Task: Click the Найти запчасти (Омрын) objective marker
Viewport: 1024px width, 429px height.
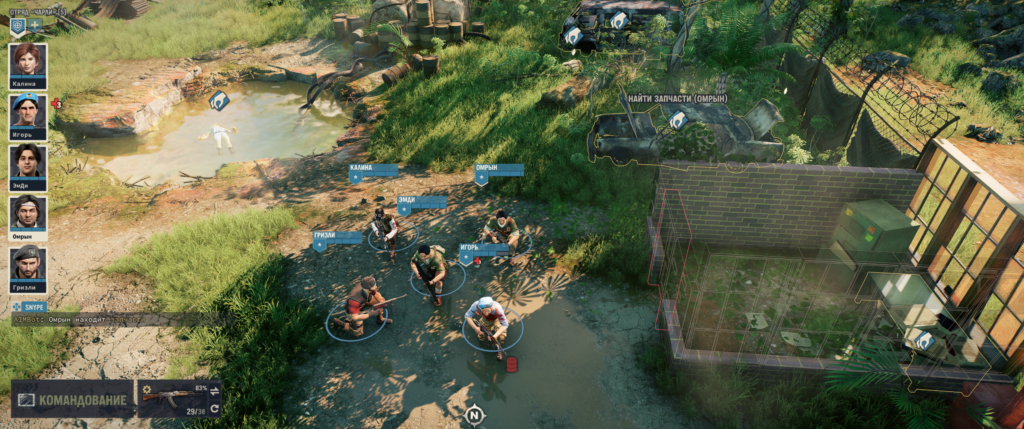Action: (678, 120)
